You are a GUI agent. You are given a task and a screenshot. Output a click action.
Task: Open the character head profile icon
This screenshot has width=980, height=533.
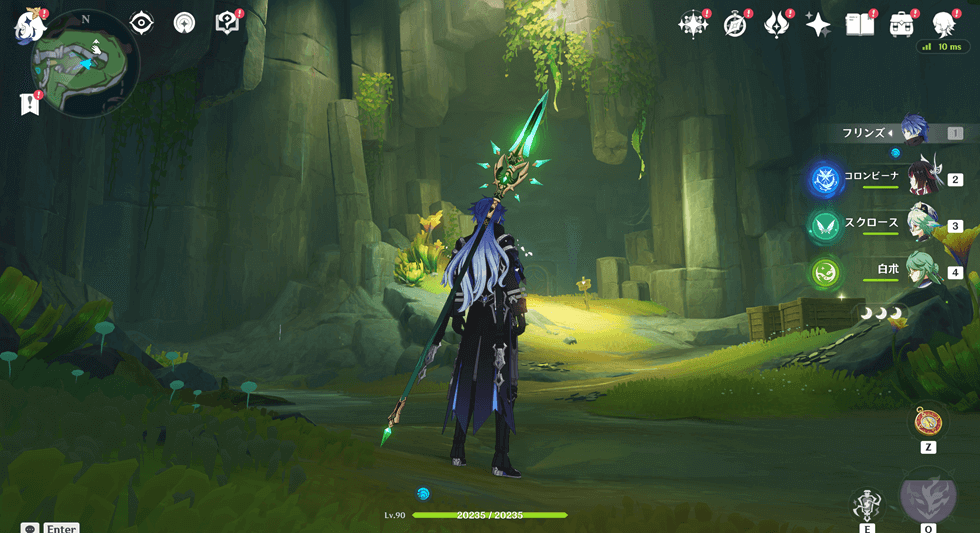click(x=943, y=25)
